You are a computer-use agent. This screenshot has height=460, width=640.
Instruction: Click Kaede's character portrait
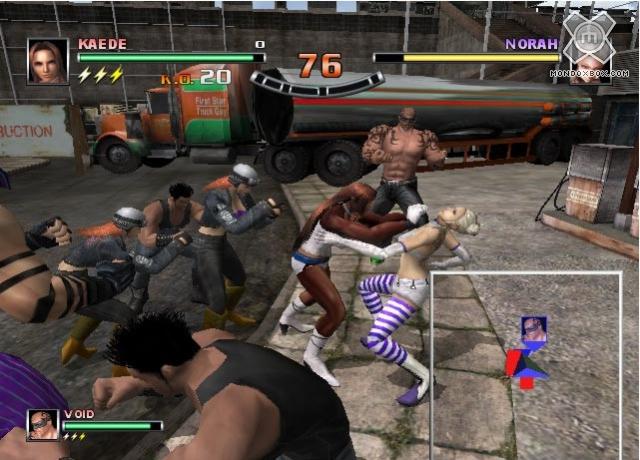tap(47, 61)
